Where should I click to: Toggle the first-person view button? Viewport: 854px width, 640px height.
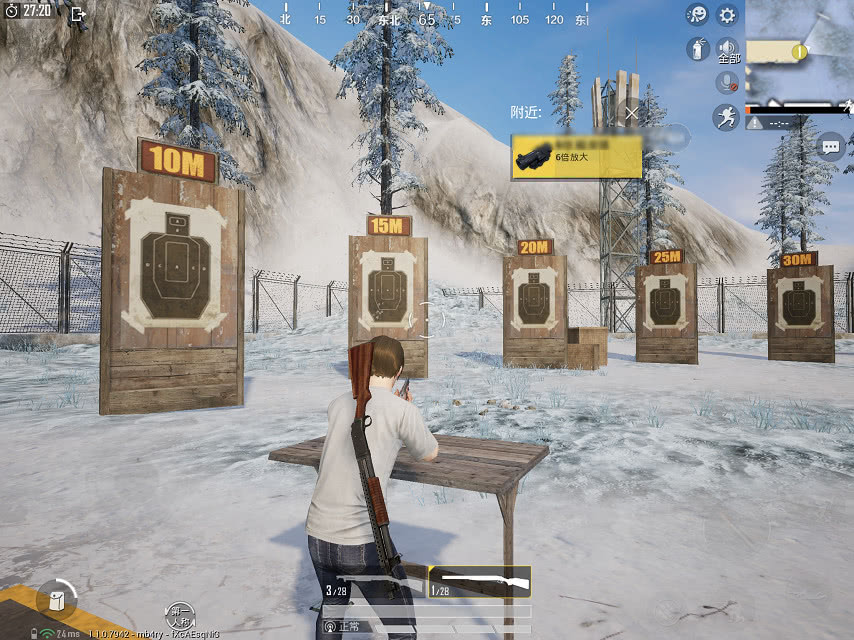coord(179,615)
